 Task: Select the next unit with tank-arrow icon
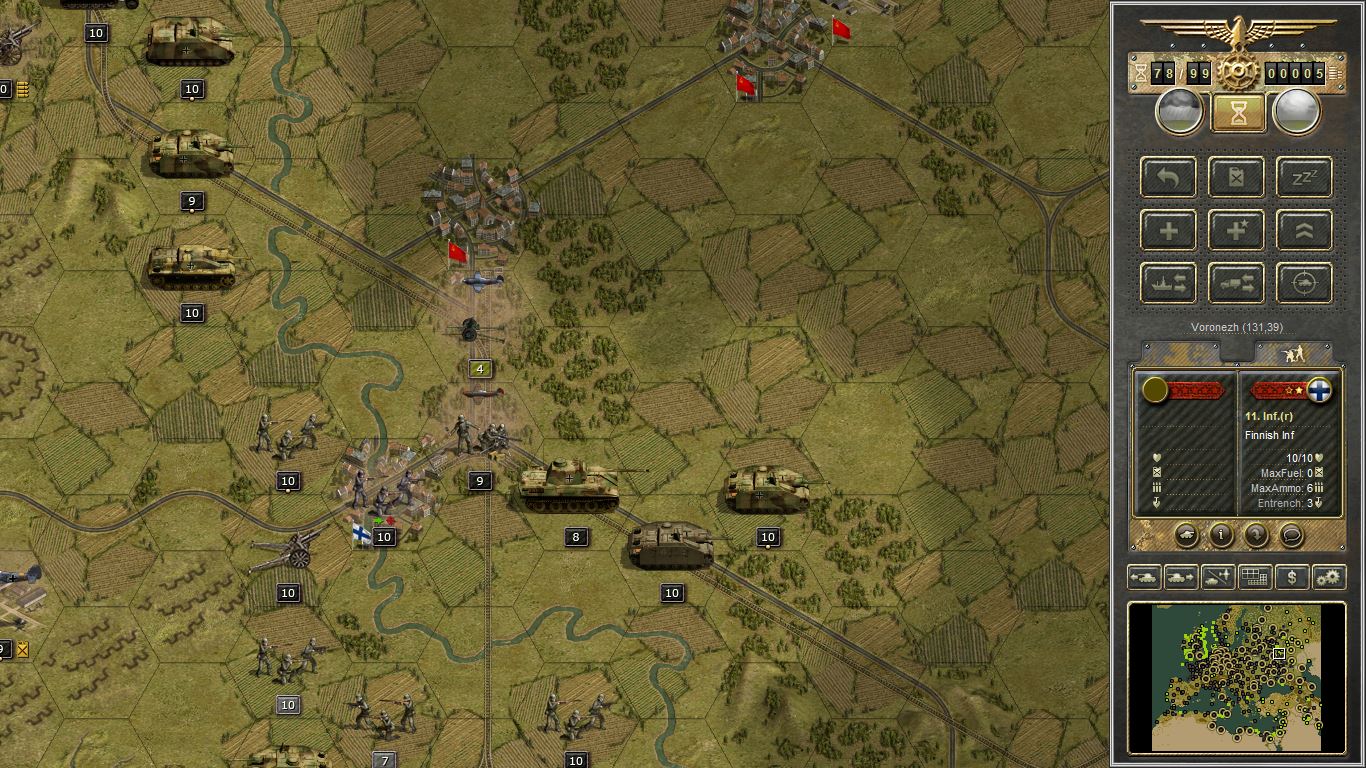[1181, 577]
